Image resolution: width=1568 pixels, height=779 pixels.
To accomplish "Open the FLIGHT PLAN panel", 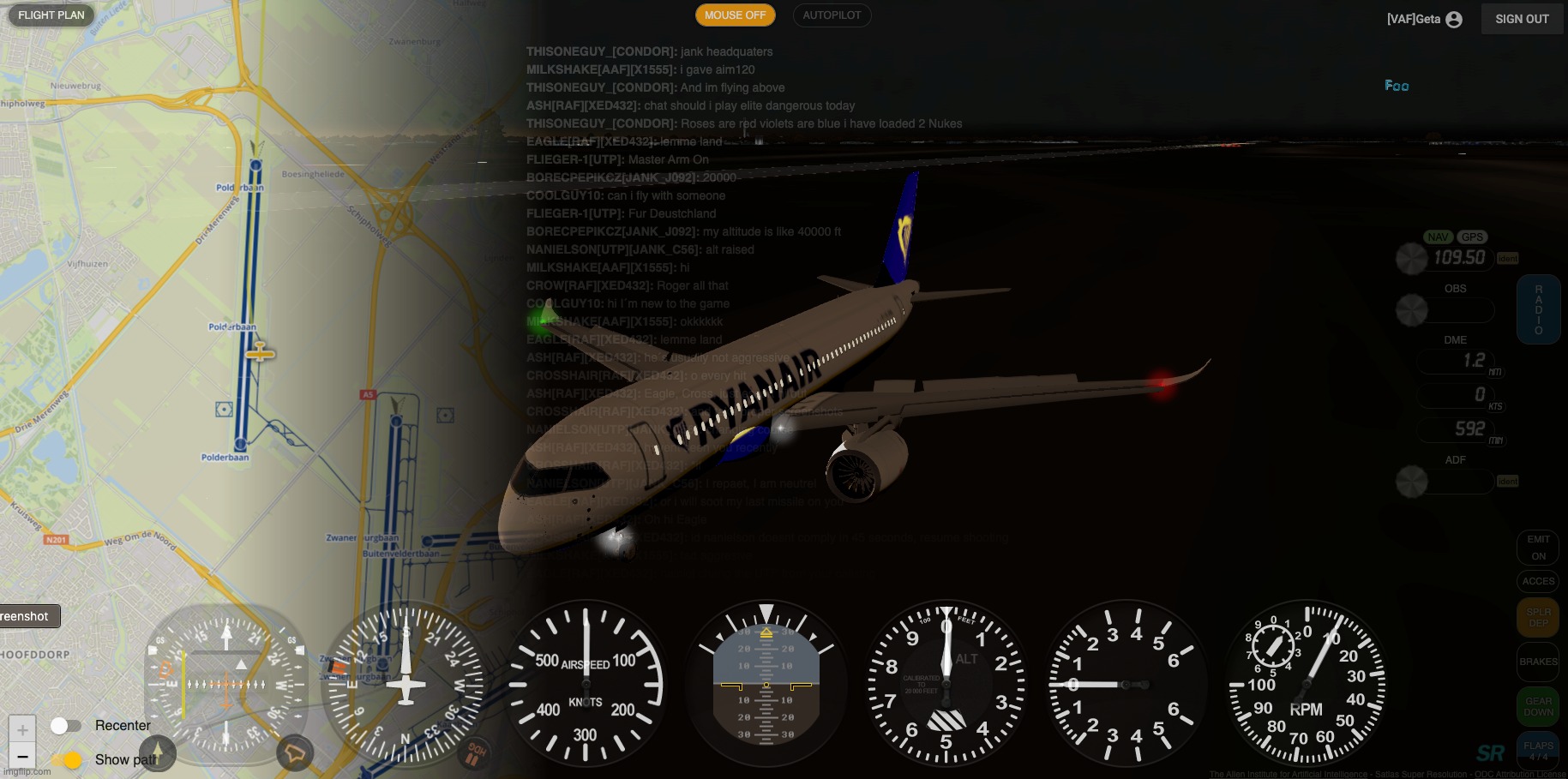I will (x=51, y=15).
